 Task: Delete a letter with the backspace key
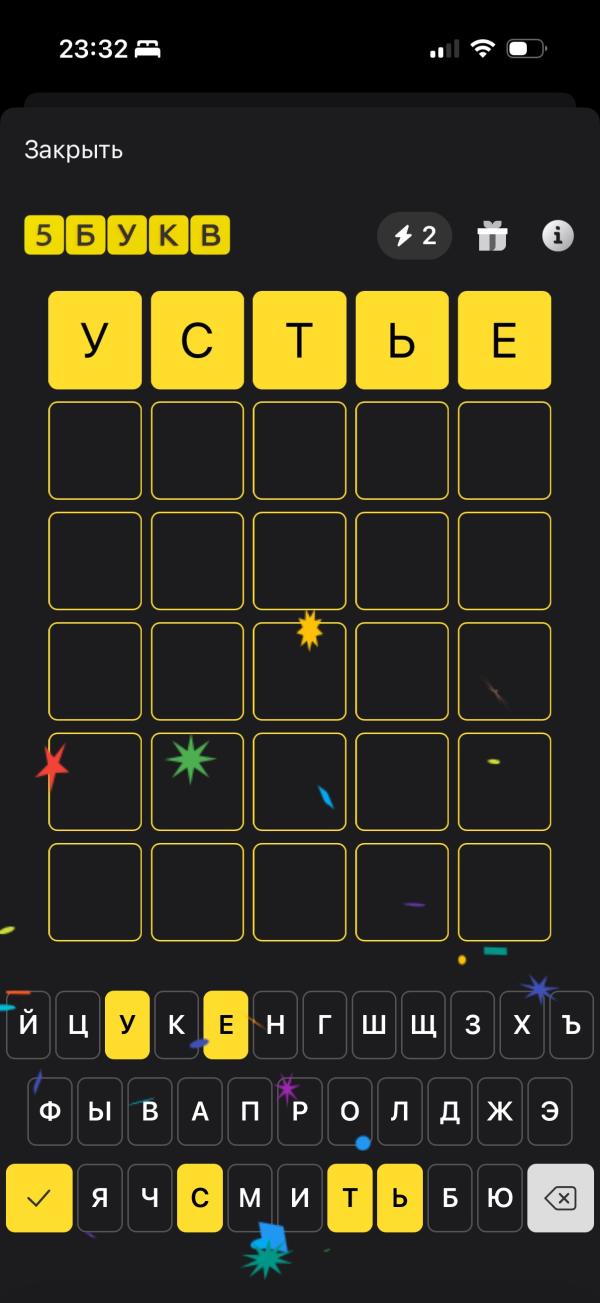pyautogui.click(x=562, y=1198)
